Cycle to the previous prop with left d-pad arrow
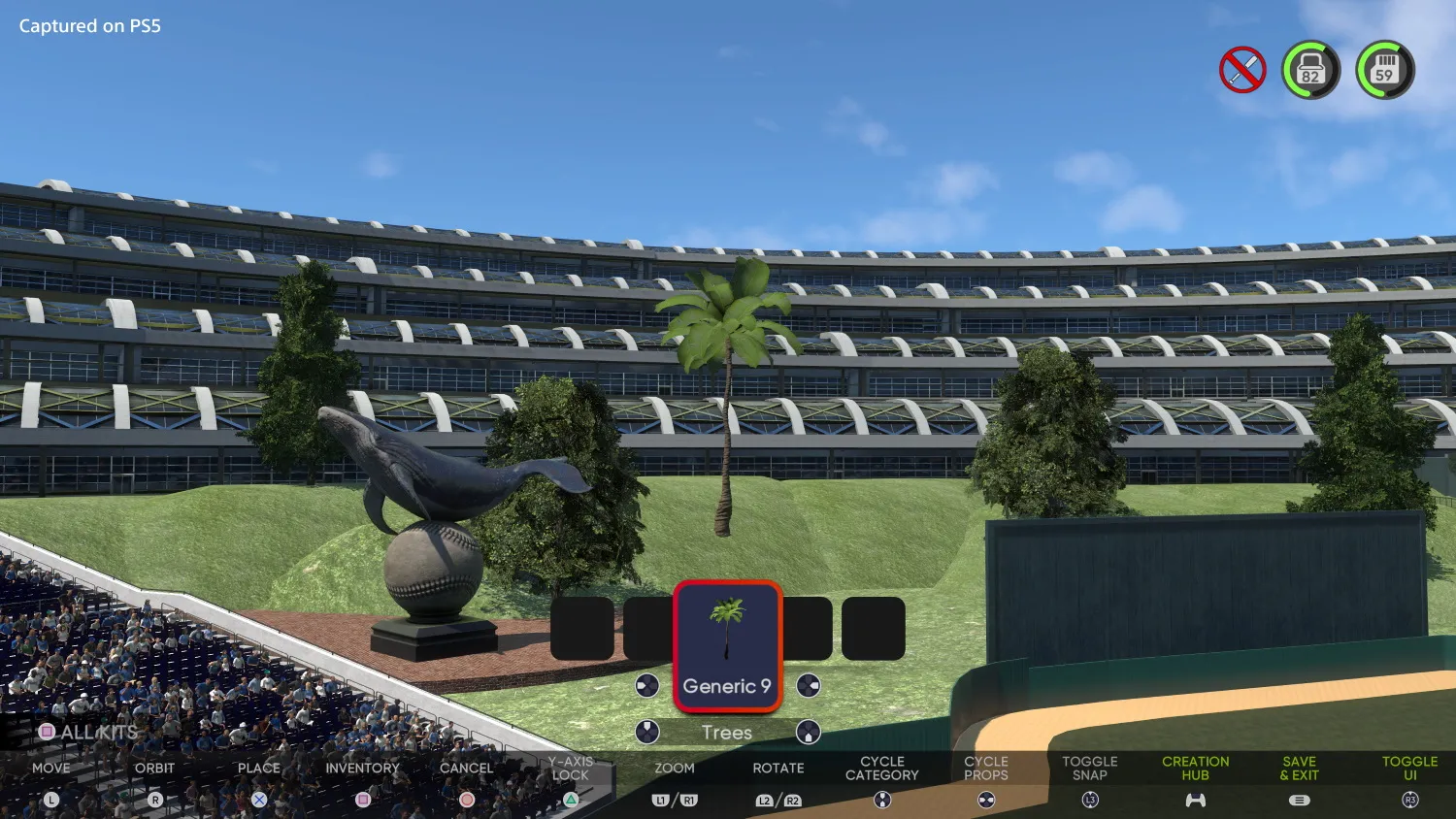The image size is (1456, 819). (645, 685)
